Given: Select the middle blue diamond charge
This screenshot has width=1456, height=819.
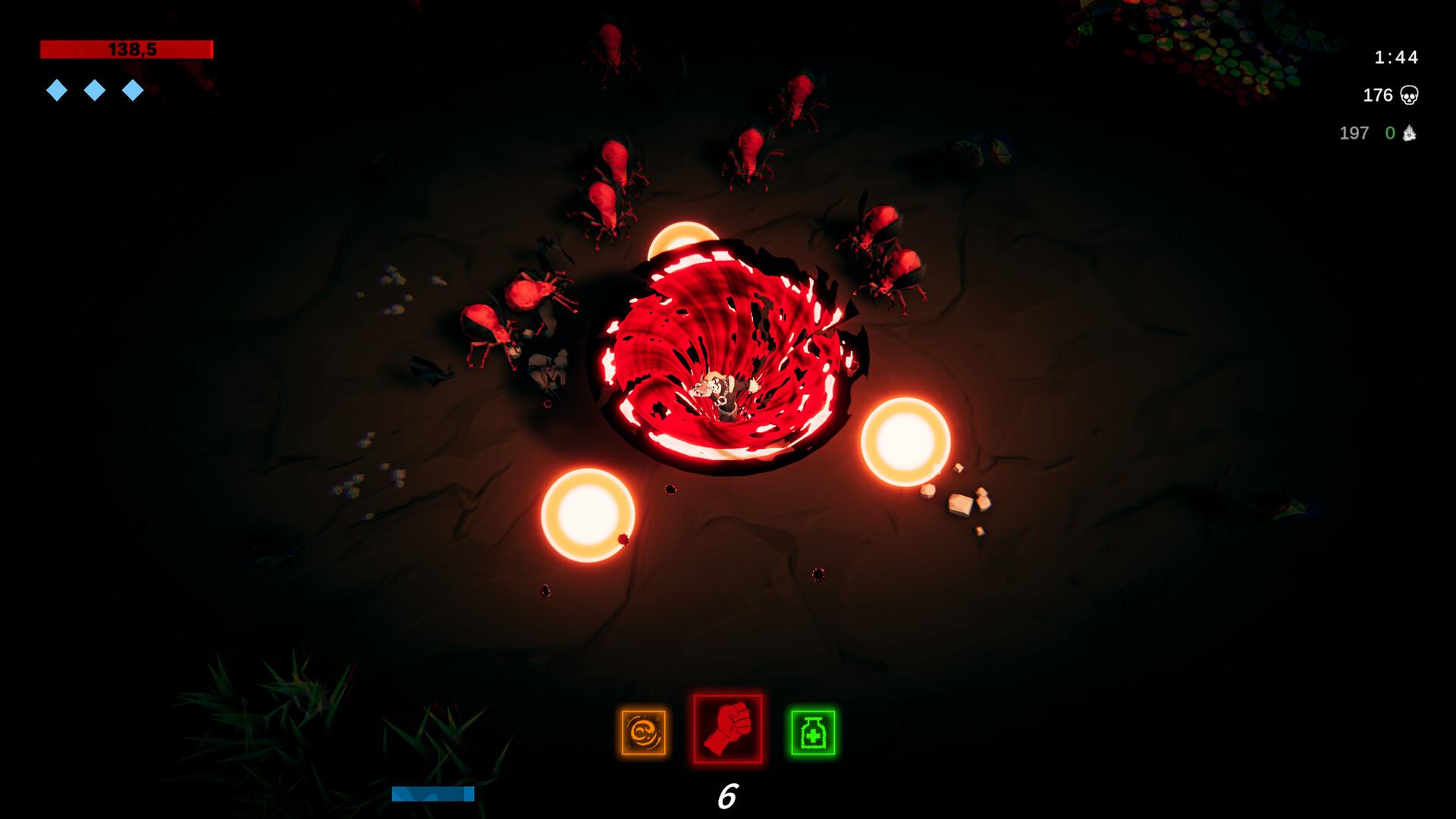Looking at the screenshot, I should coord(94,89).
